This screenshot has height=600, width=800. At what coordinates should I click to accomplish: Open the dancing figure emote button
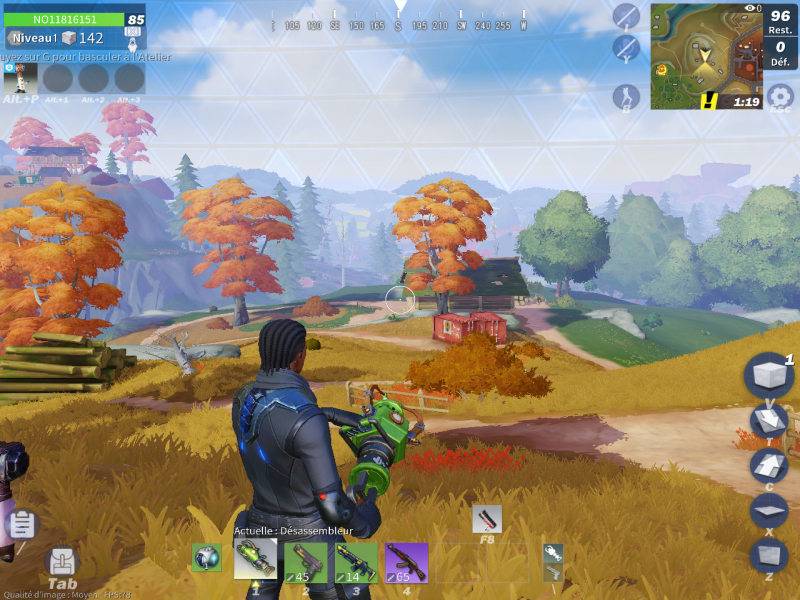[x=626, y=97]
